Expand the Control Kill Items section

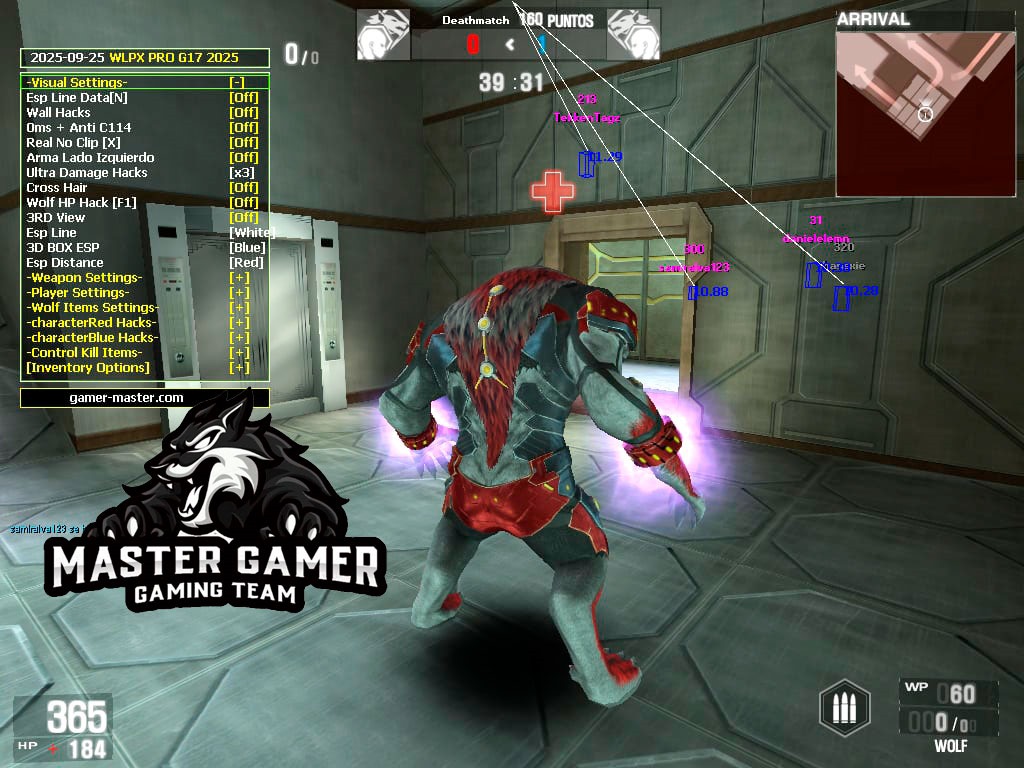click(x=239, y=353)
